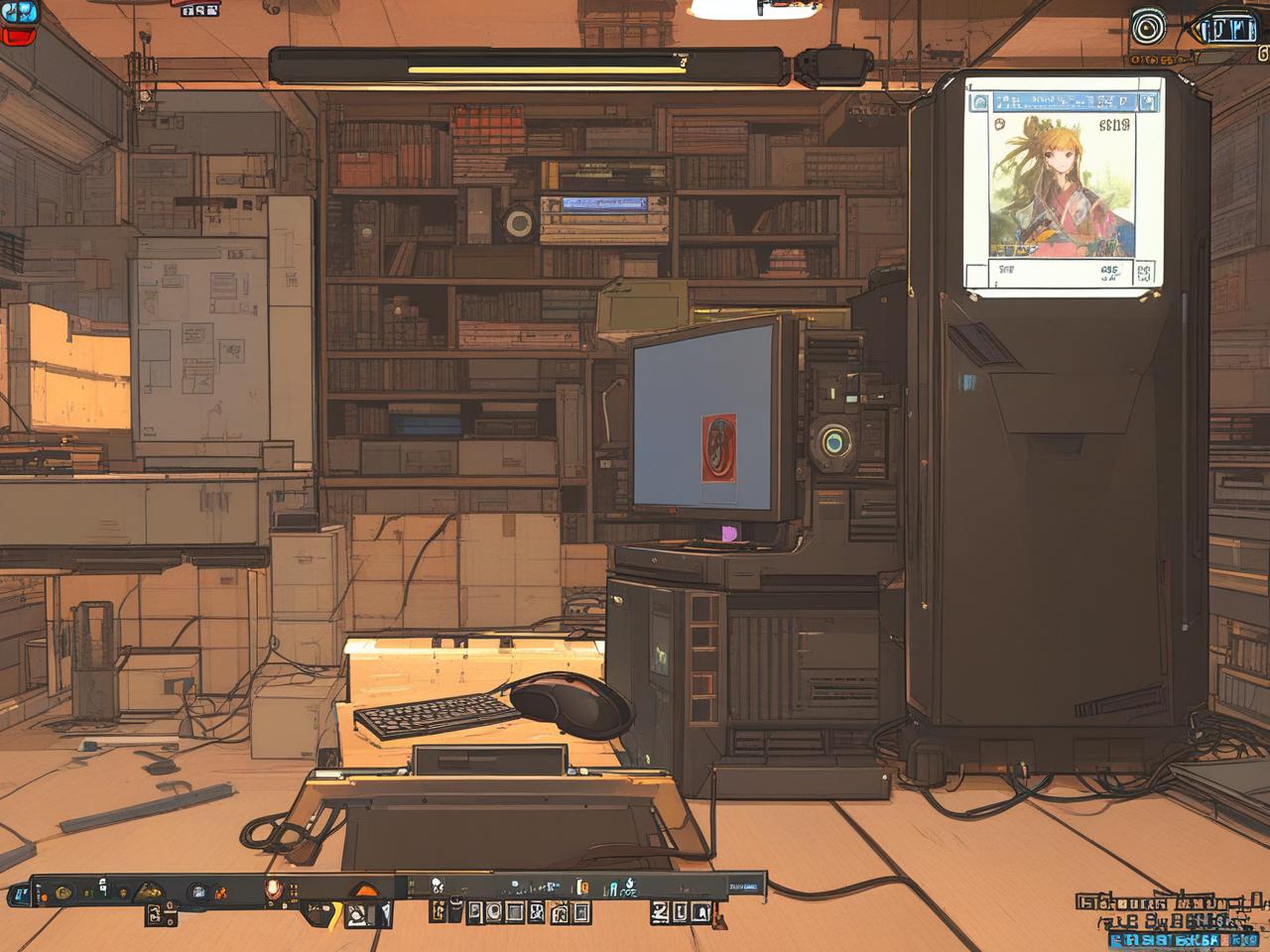Select the red button below the blue corner icon

(16, 37)
